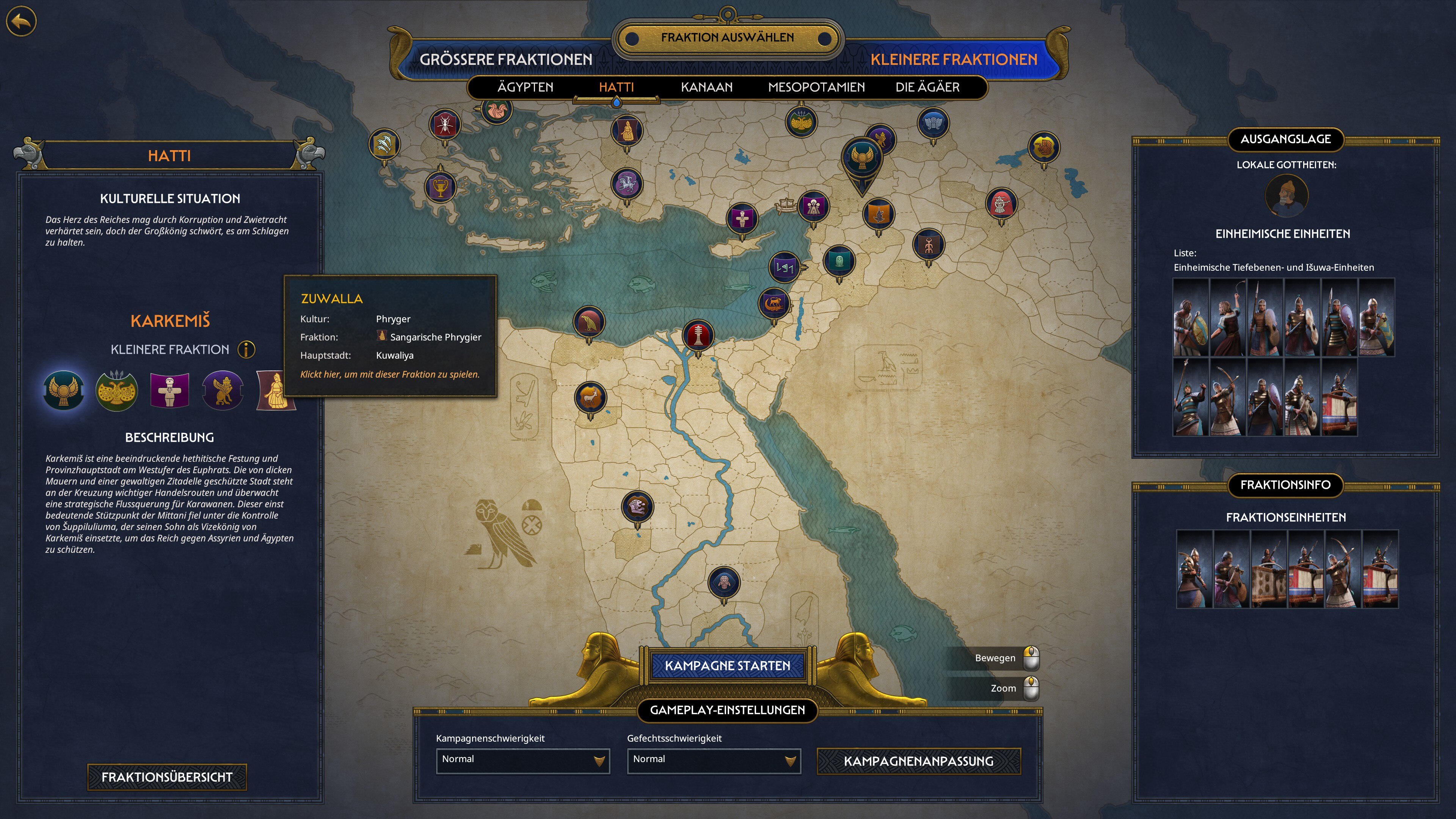Start the campaign with Kampagne Starten
The image size is (1456, 819).
[728, 666]
